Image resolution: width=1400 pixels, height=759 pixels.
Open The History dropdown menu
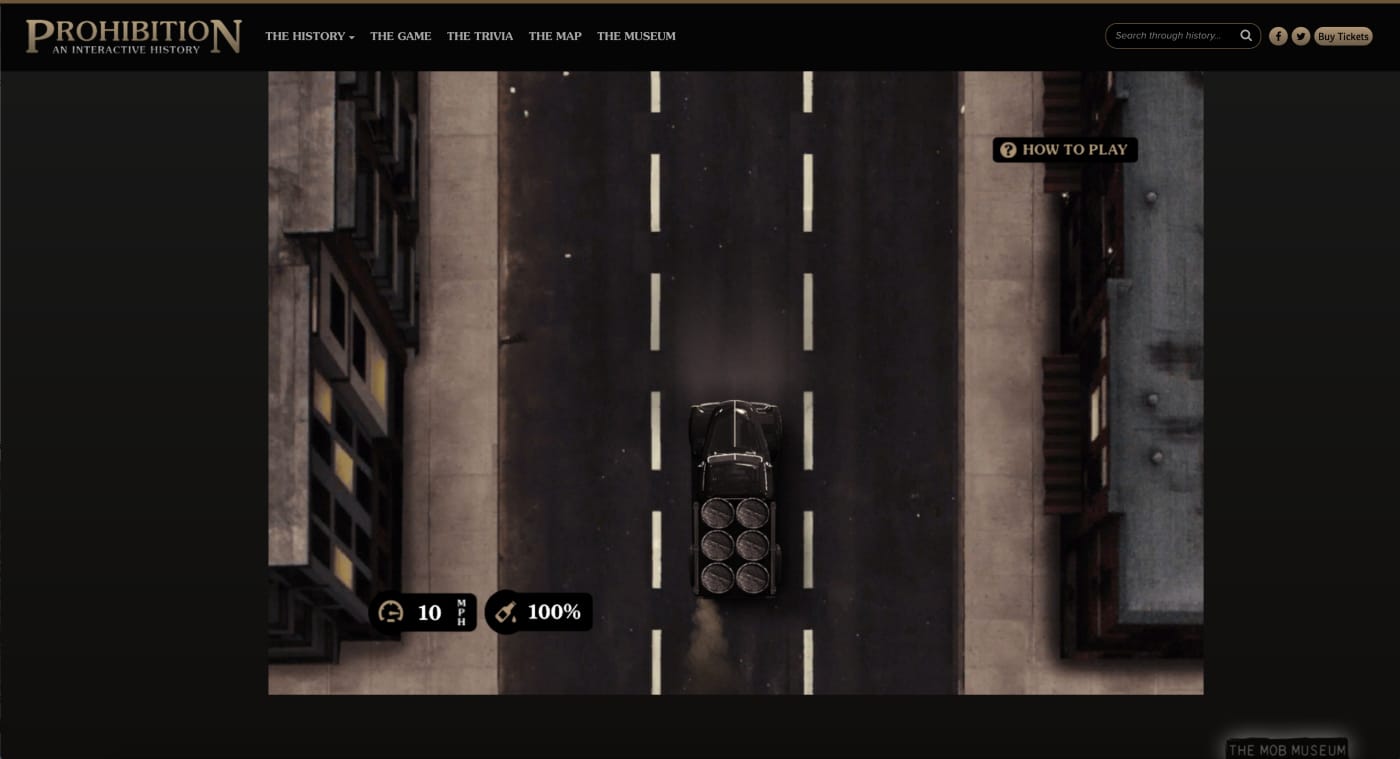309,36
